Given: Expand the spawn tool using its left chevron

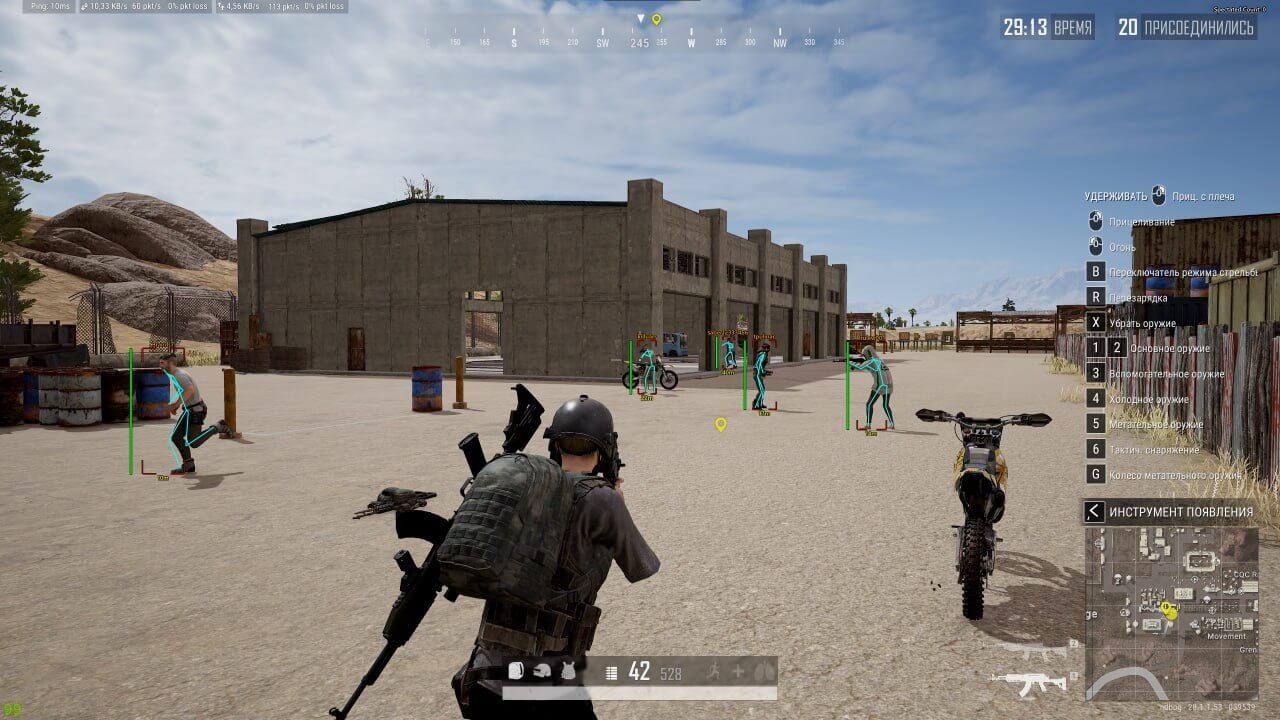Looking at the screenshot, I should point(1095,509).
